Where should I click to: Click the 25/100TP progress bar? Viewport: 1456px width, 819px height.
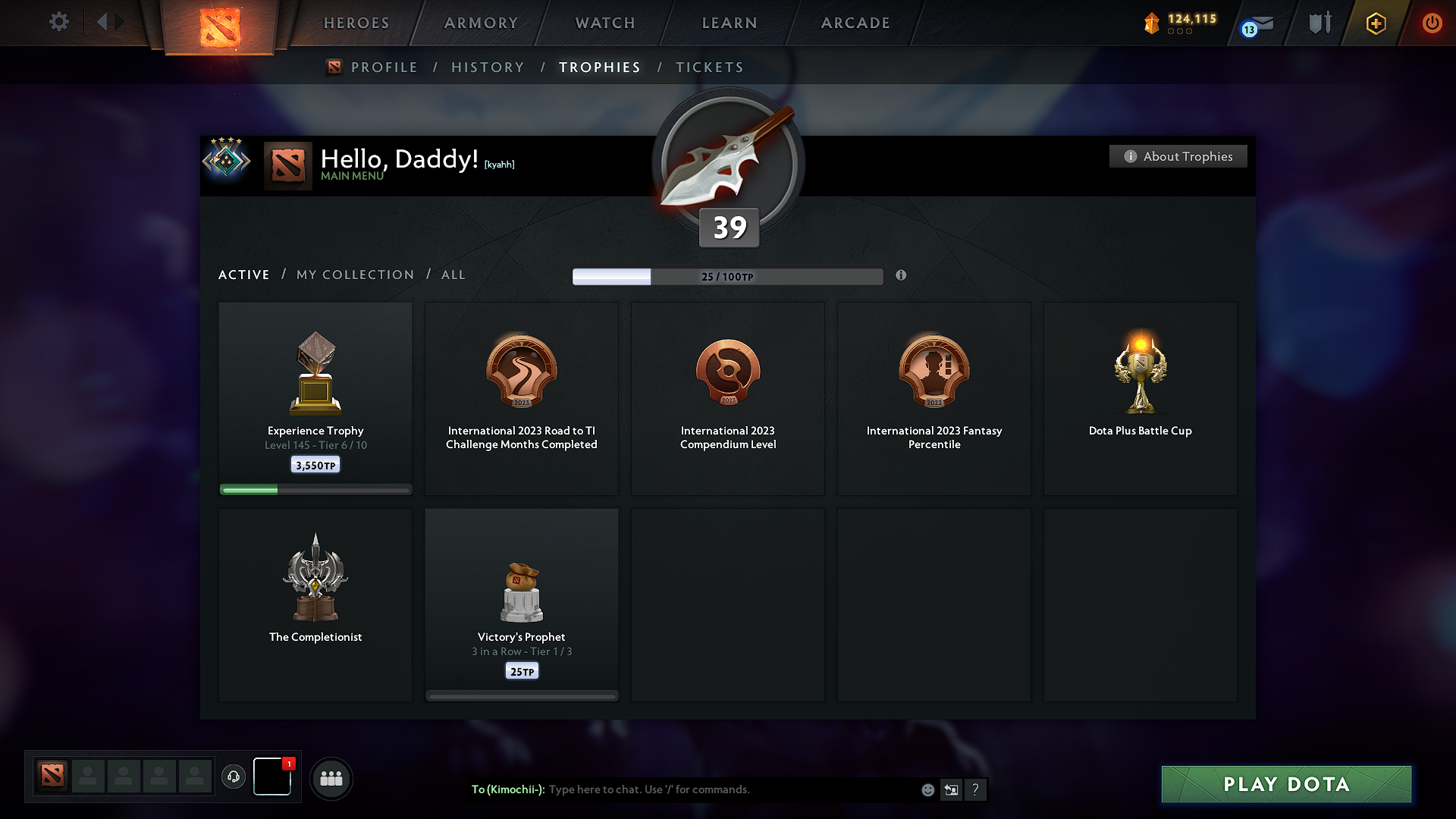click(728, 276)
